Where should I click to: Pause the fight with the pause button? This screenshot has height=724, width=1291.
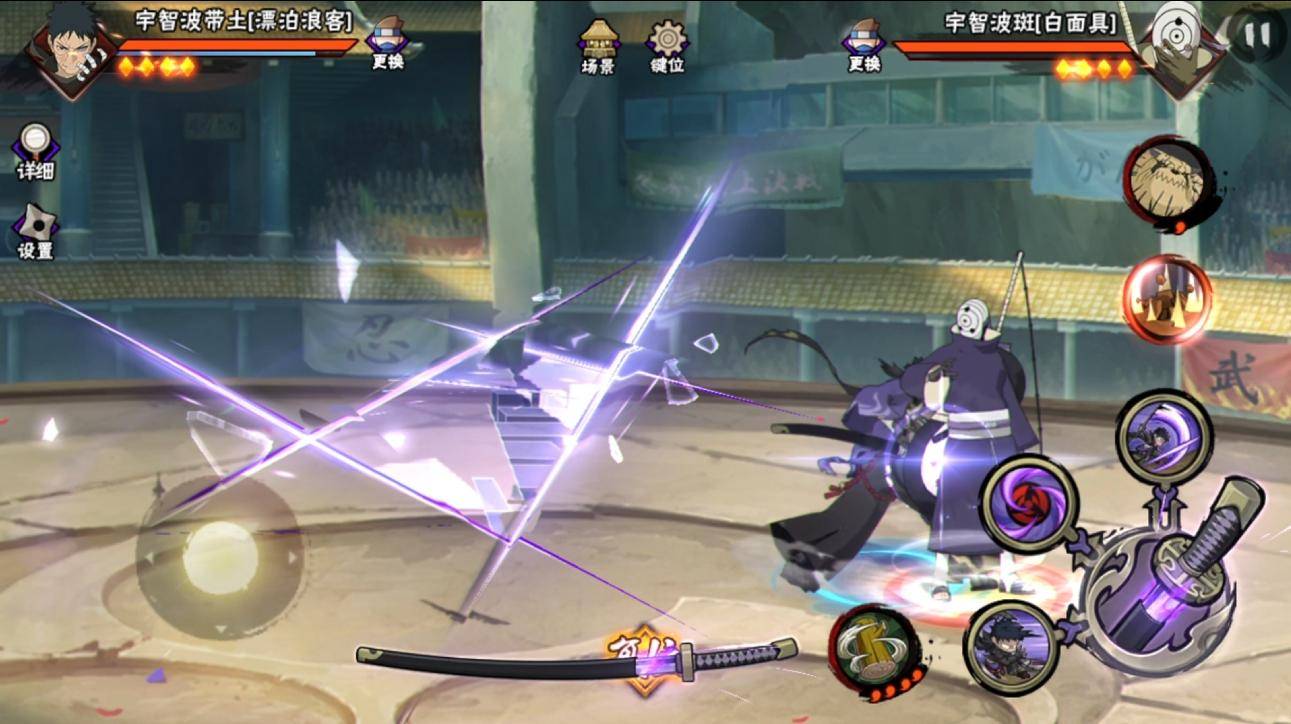pyautogui.click(x=1257, y=34)
